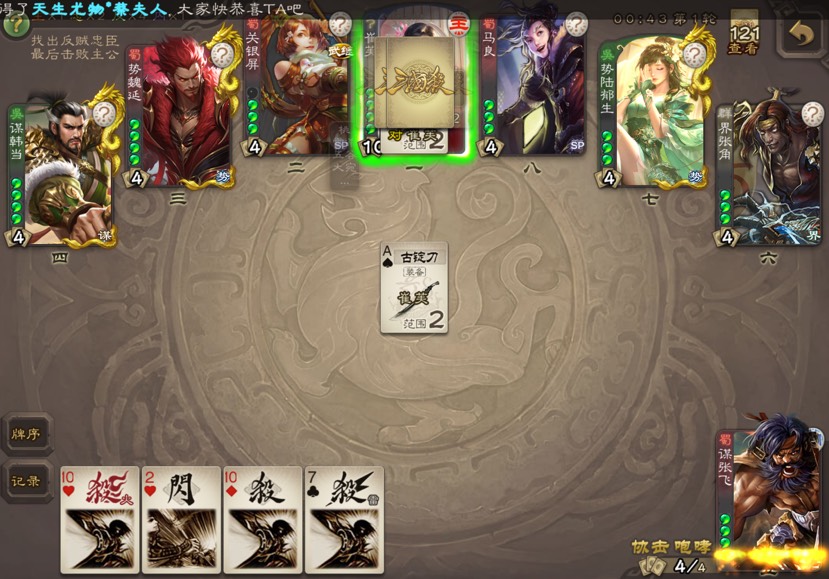Choose the 2 of hearts 闪 card
This screenshot has width=829, height=579.
pos(181,519)
